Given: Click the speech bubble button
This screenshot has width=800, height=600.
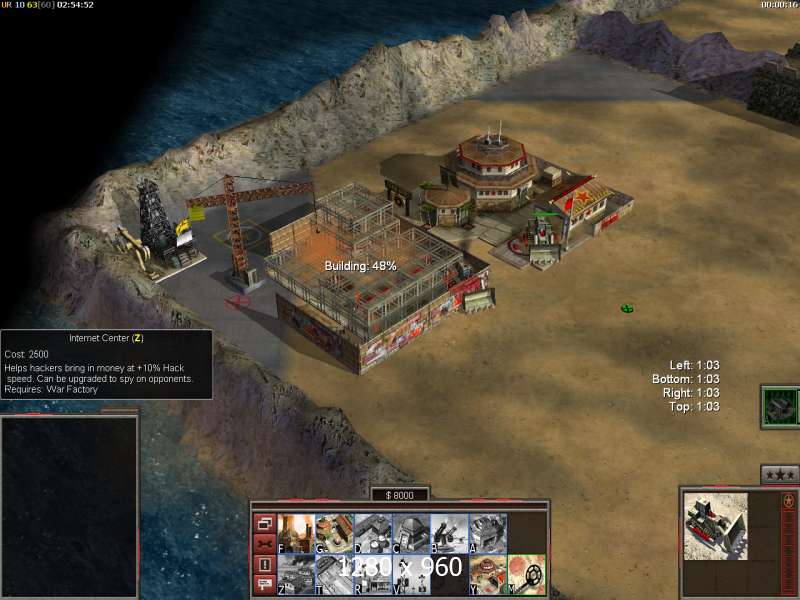Looking at the screenshot, I should pos(264,586).
